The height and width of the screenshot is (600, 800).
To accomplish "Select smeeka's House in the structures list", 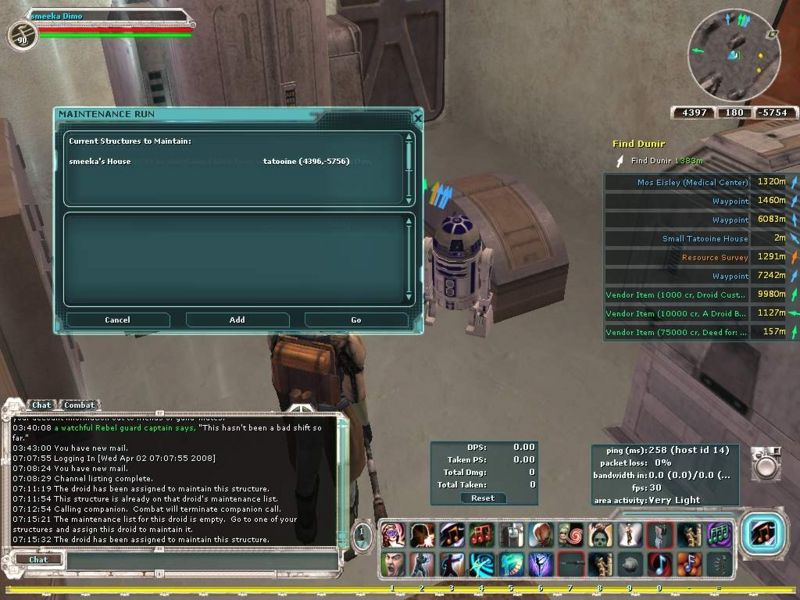I will tap(100, 161).
